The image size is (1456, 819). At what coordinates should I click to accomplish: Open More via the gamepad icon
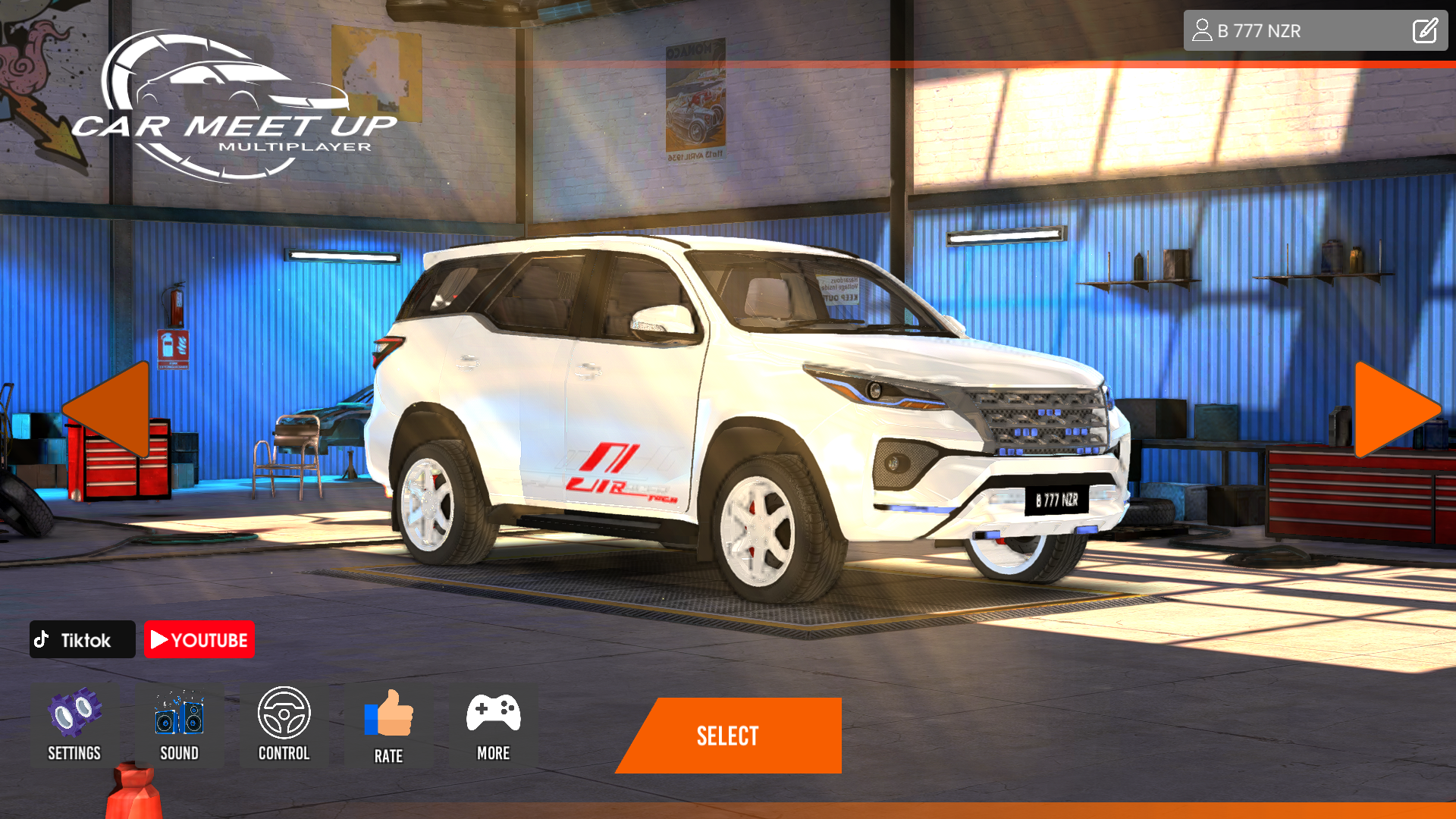(493, 713)
